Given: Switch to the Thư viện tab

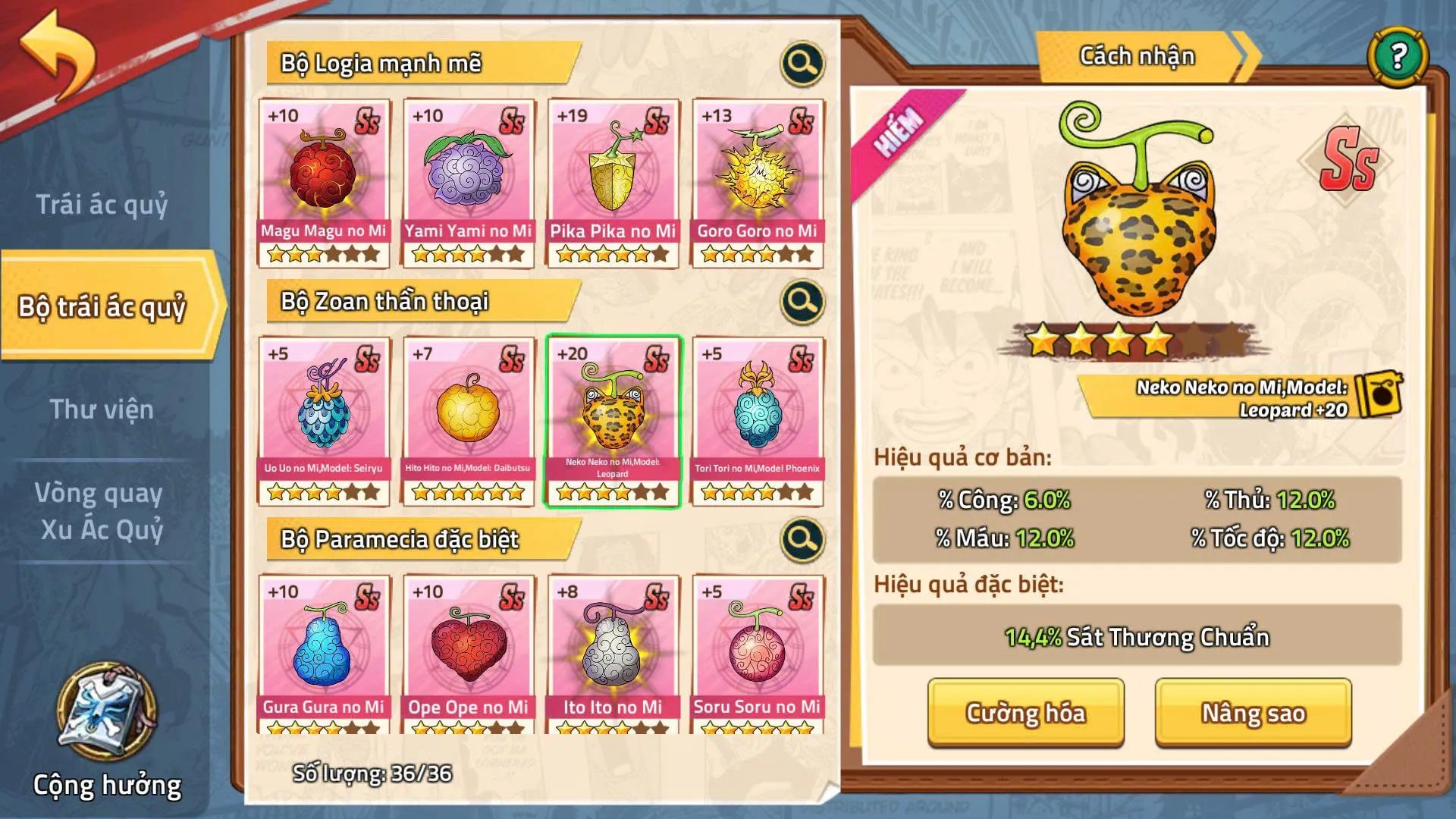Looking at the screenshot, I should coord(102,409).
